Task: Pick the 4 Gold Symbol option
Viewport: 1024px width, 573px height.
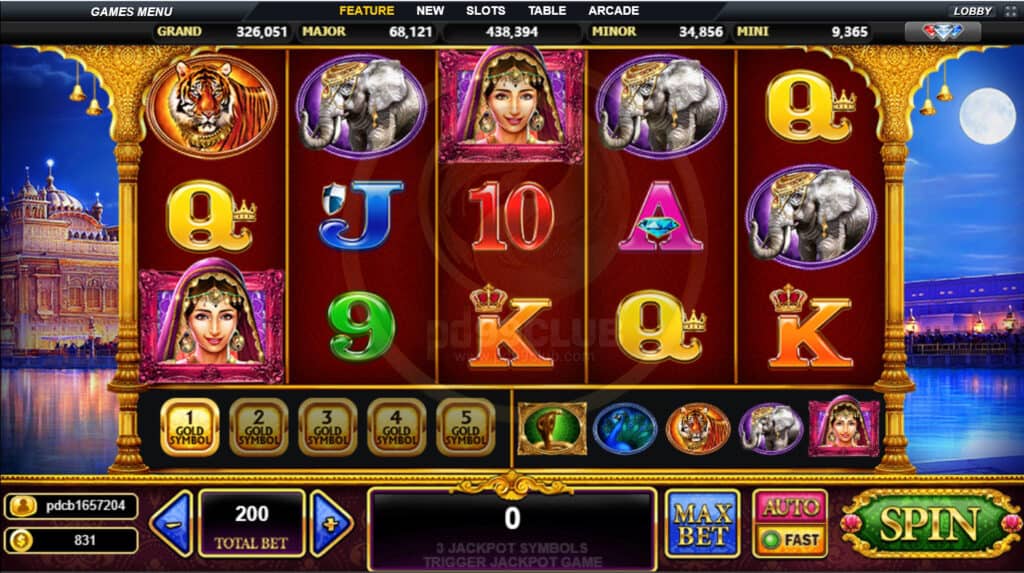Action: pos(396,427)
